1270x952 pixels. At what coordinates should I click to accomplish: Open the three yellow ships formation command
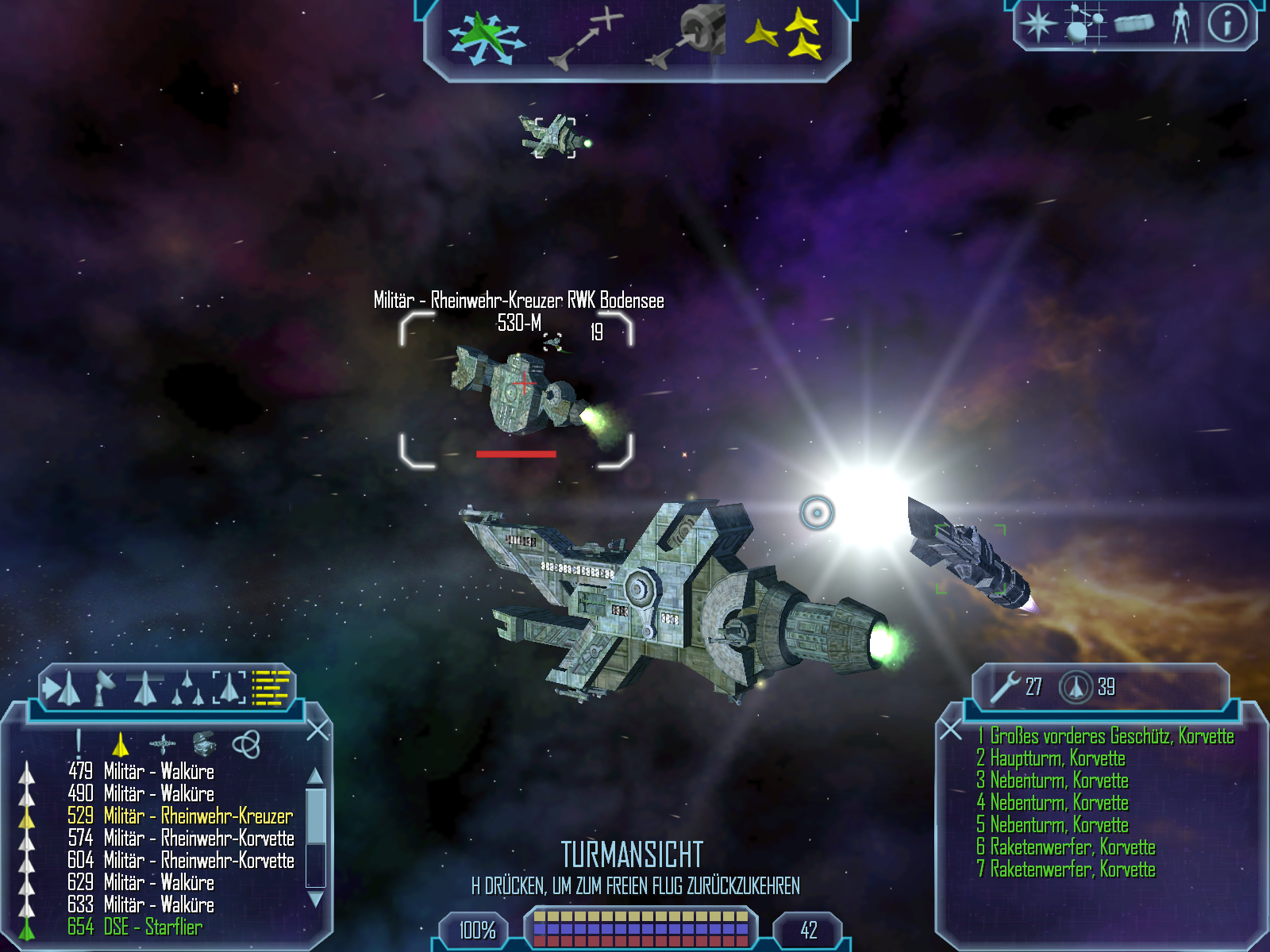(x=785, y=34)
